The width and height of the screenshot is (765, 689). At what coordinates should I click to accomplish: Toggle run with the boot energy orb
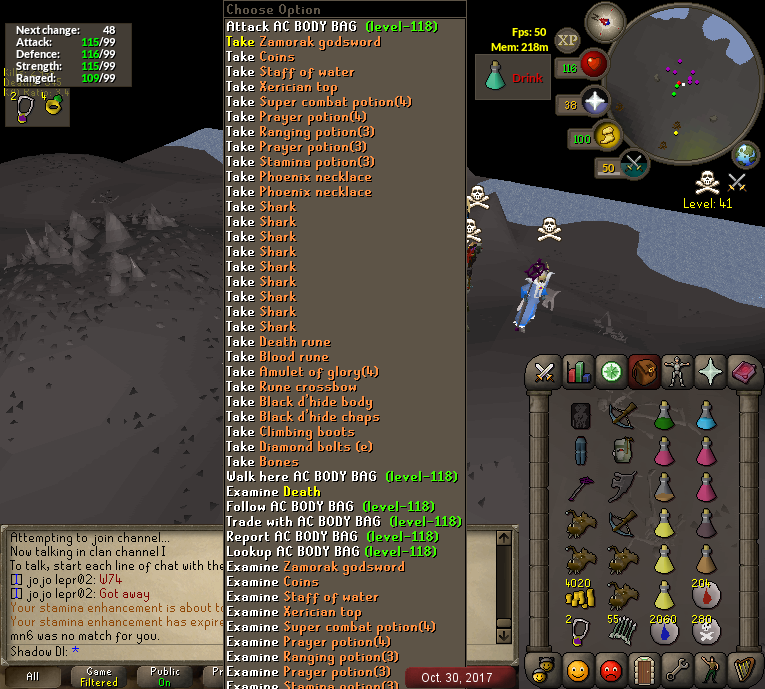pyautogui.click(x=607, y=136)
